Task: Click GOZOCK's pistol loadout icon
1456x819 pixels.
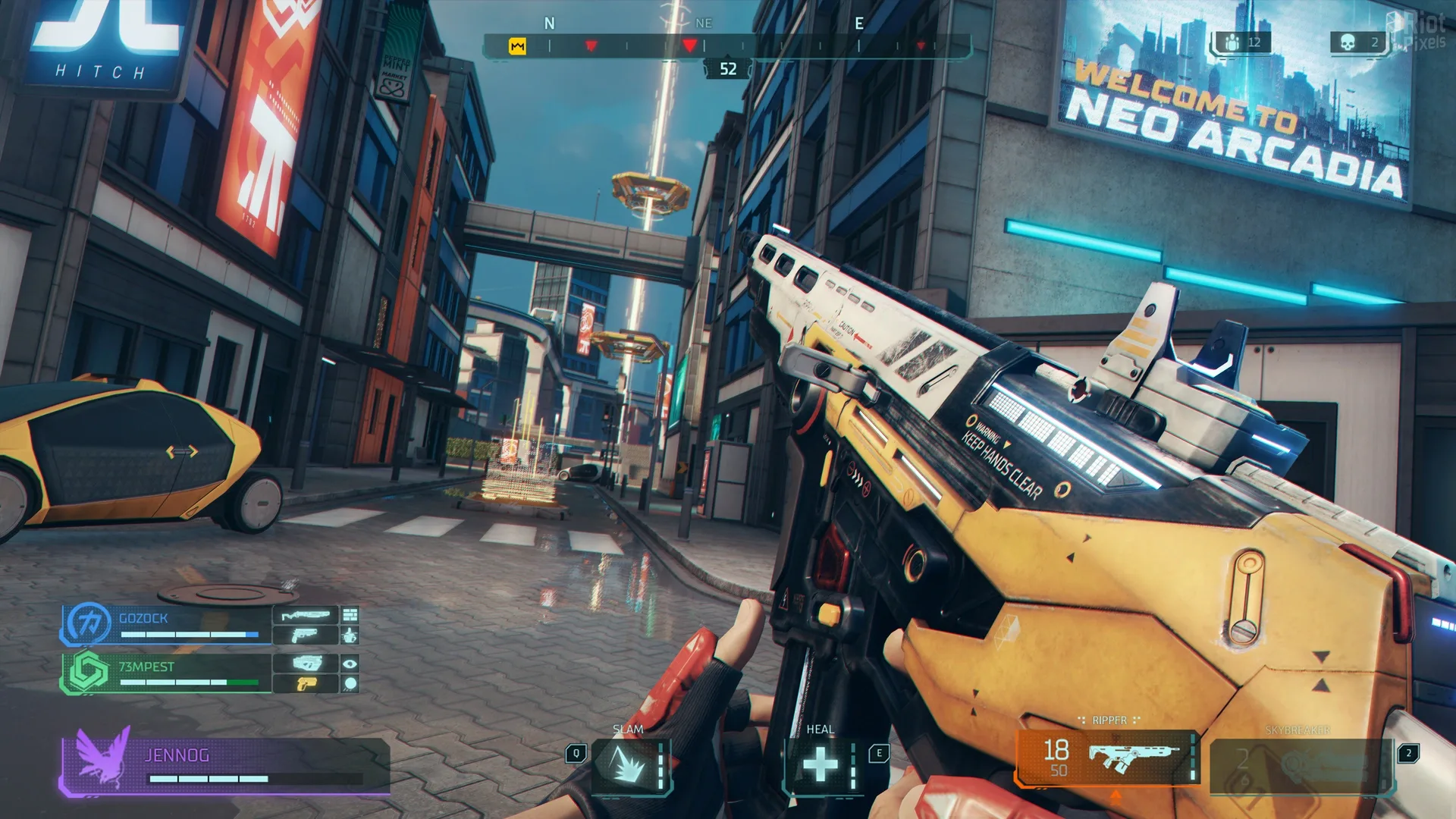Action: 305,635
